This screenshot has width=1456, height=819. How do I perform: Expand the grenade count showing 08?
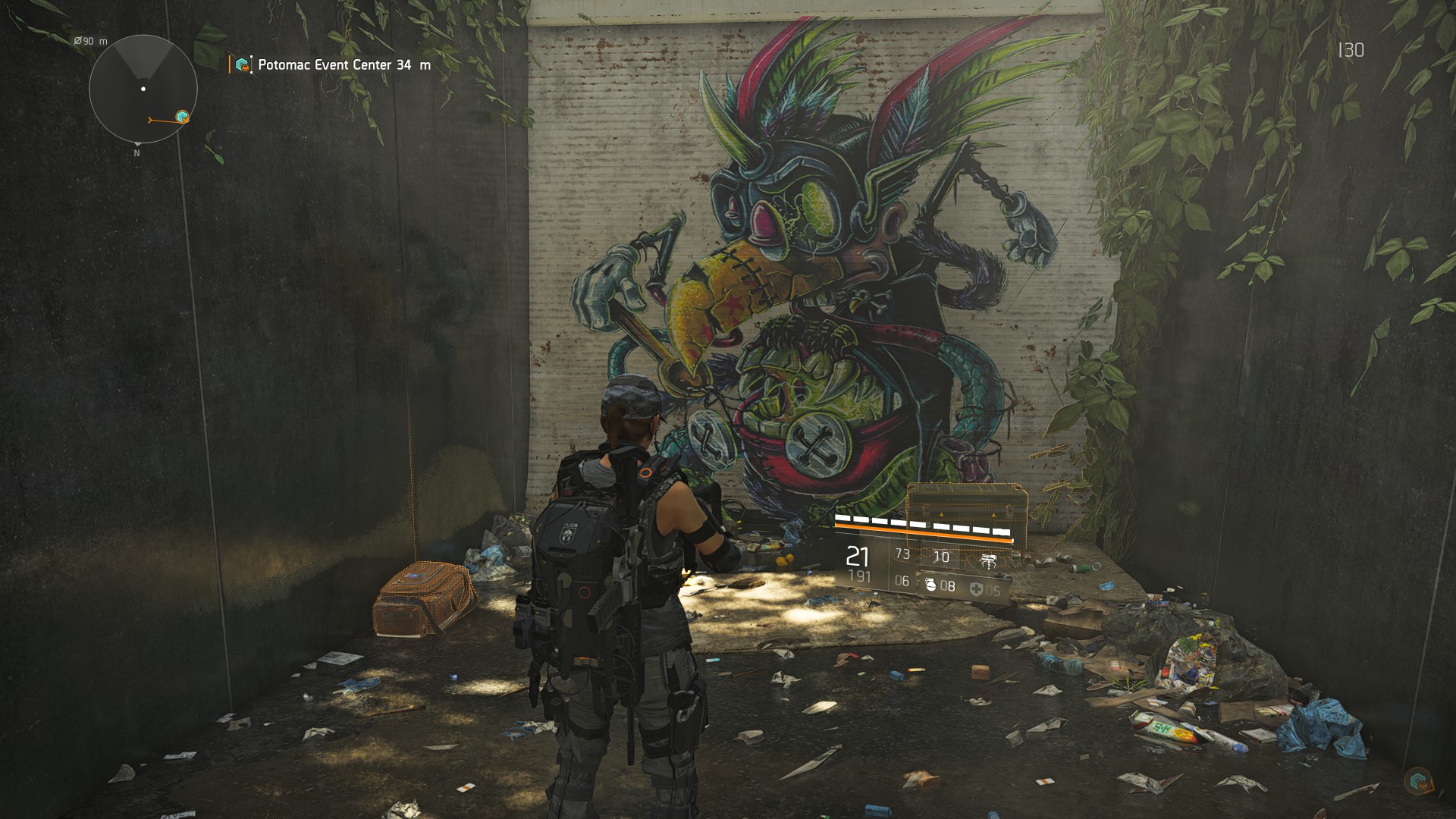tap(948, 585)
